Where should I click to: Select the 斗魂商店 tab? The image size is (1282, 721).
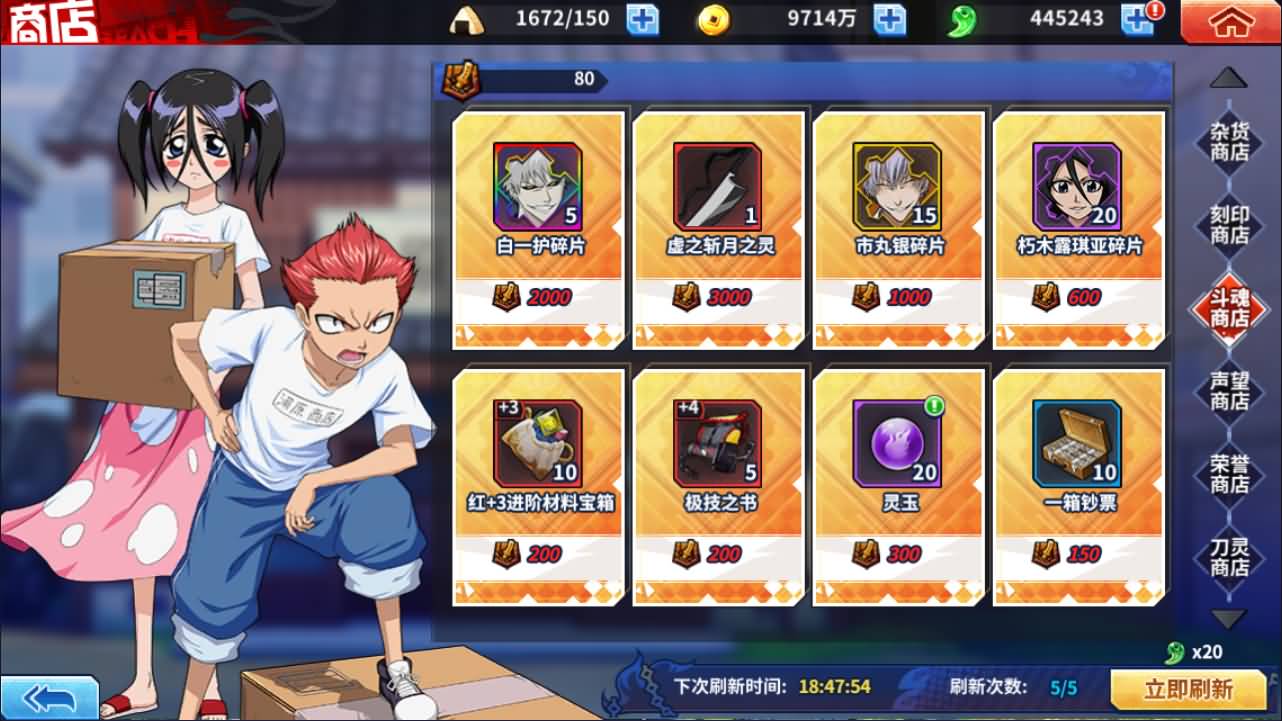tap(1229, 308)
